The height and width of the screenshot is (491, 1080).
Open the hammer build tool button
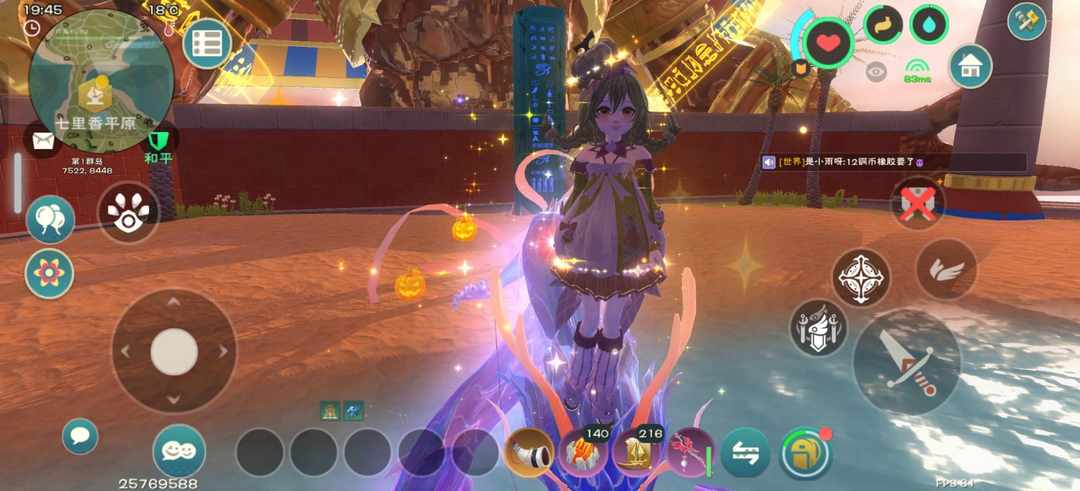coord(1027,21)
